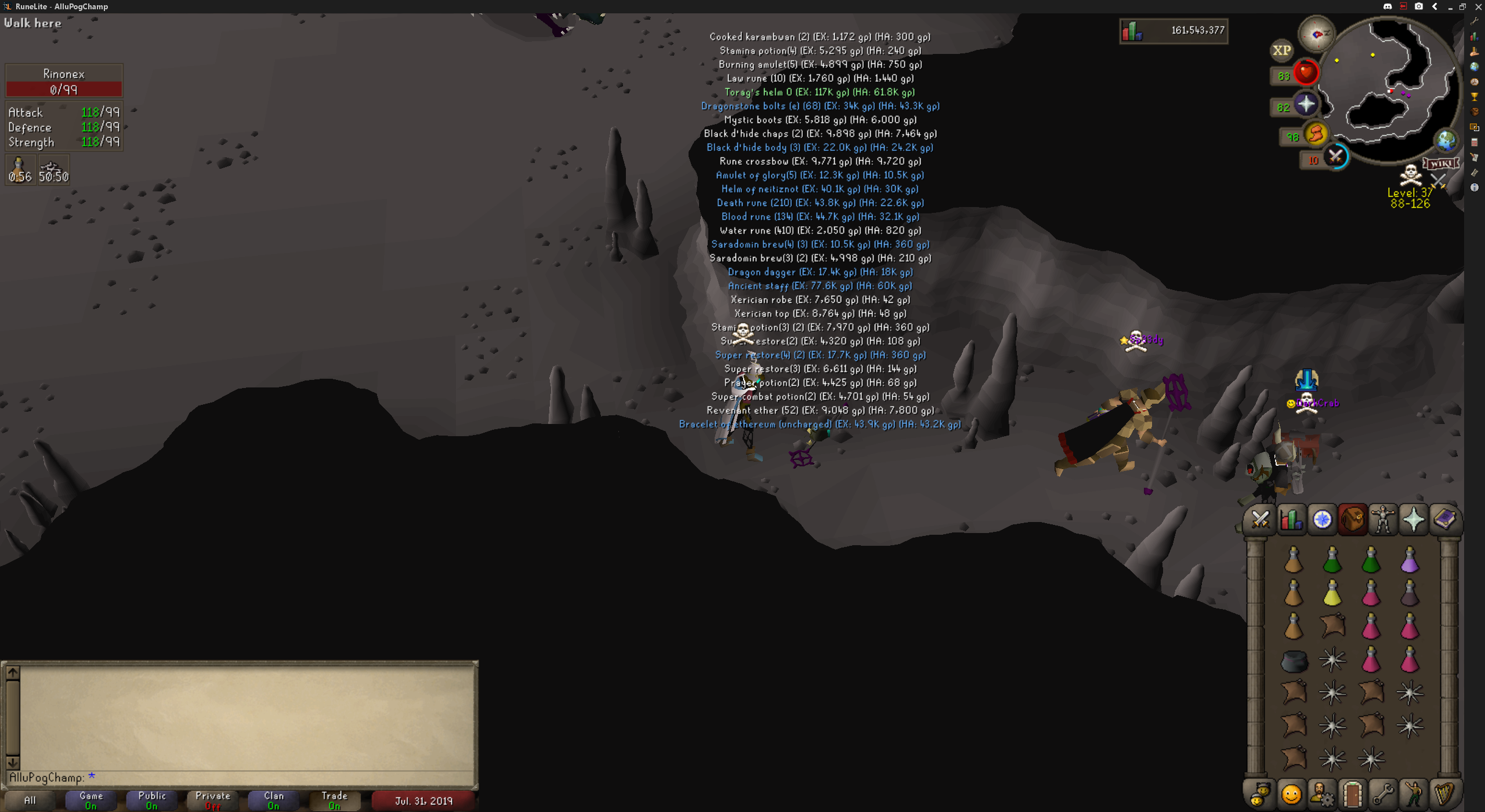
Task: Toggle the XP drops orb
Action: coord(1281,50)
